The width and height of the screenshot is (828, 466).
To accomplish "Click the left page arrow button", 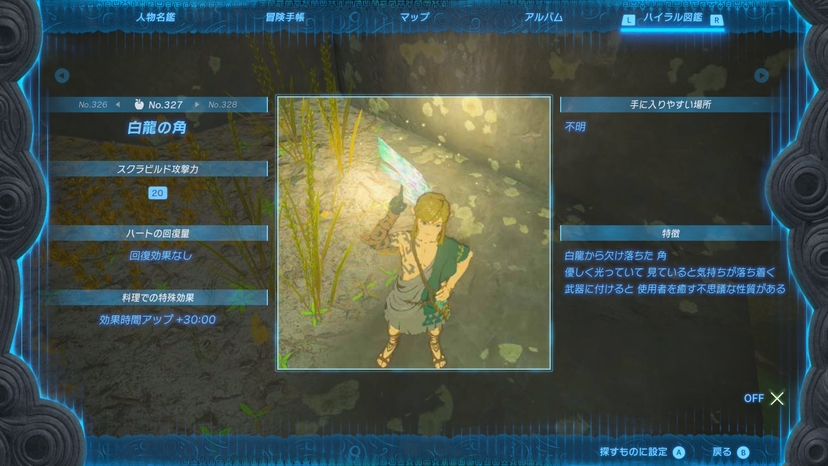I will point(62,76).
